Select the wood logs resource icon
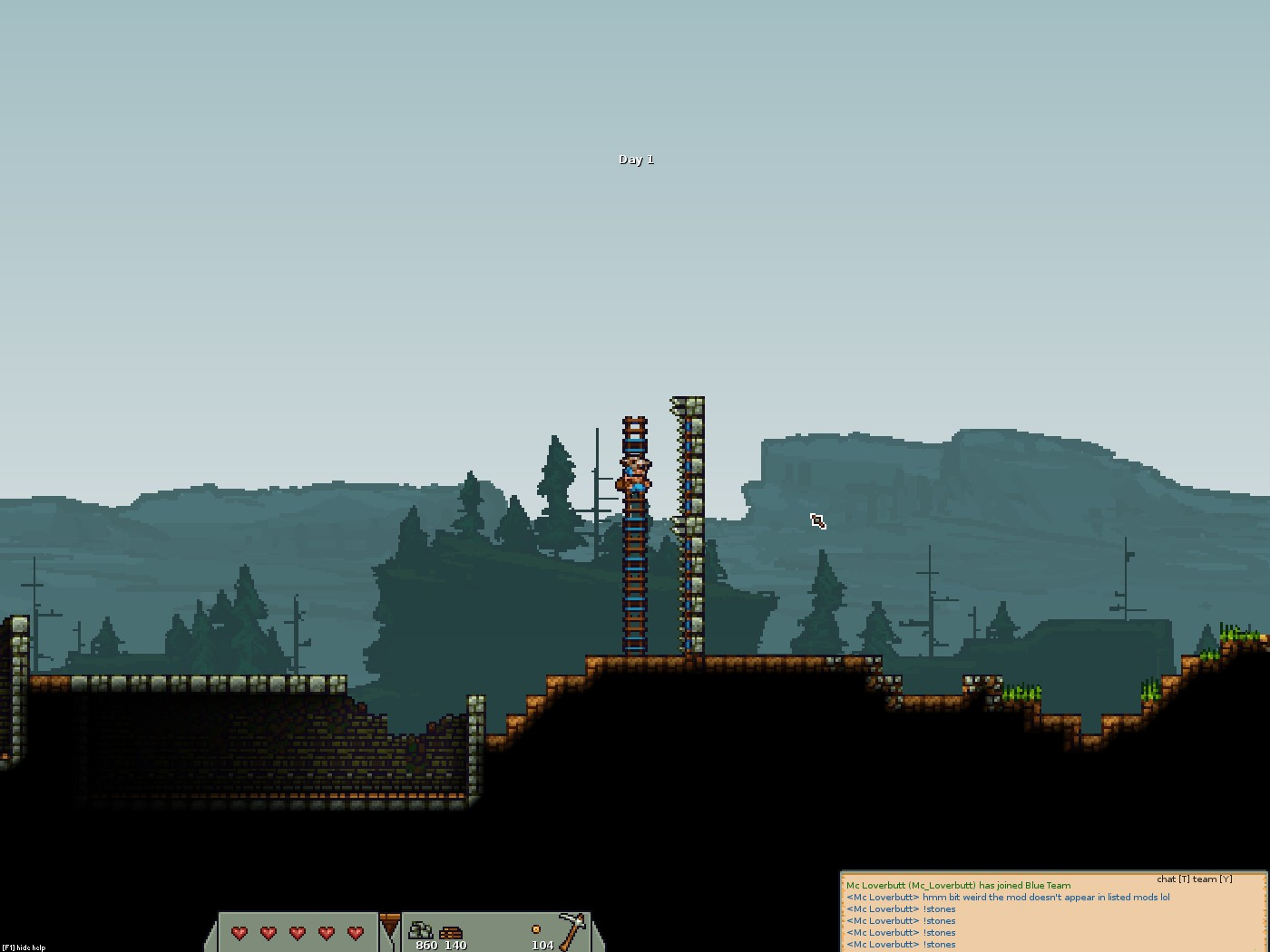This screenshot has width=1270, height=952. point(451,931)
